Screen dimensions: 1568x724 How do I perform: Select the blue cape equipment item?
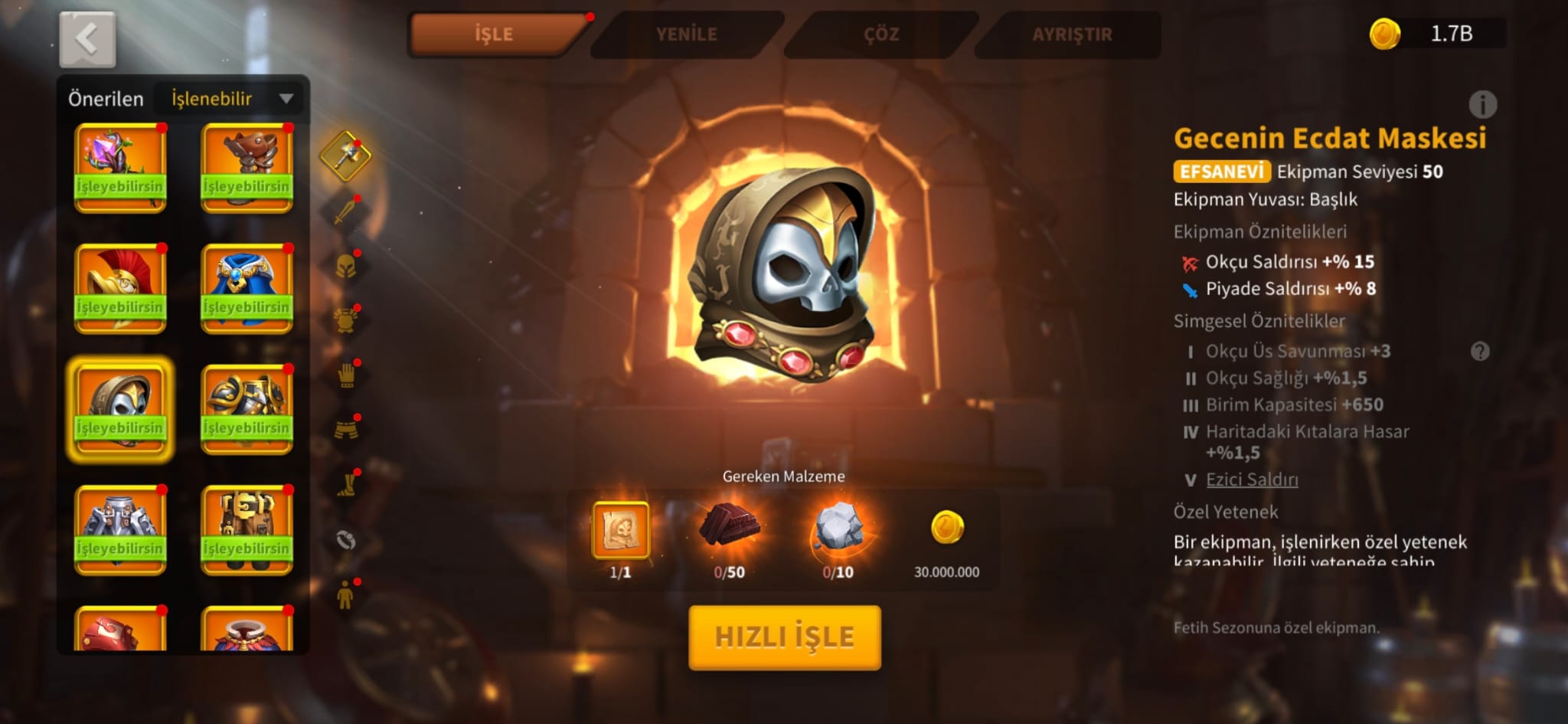coord(247,289)
